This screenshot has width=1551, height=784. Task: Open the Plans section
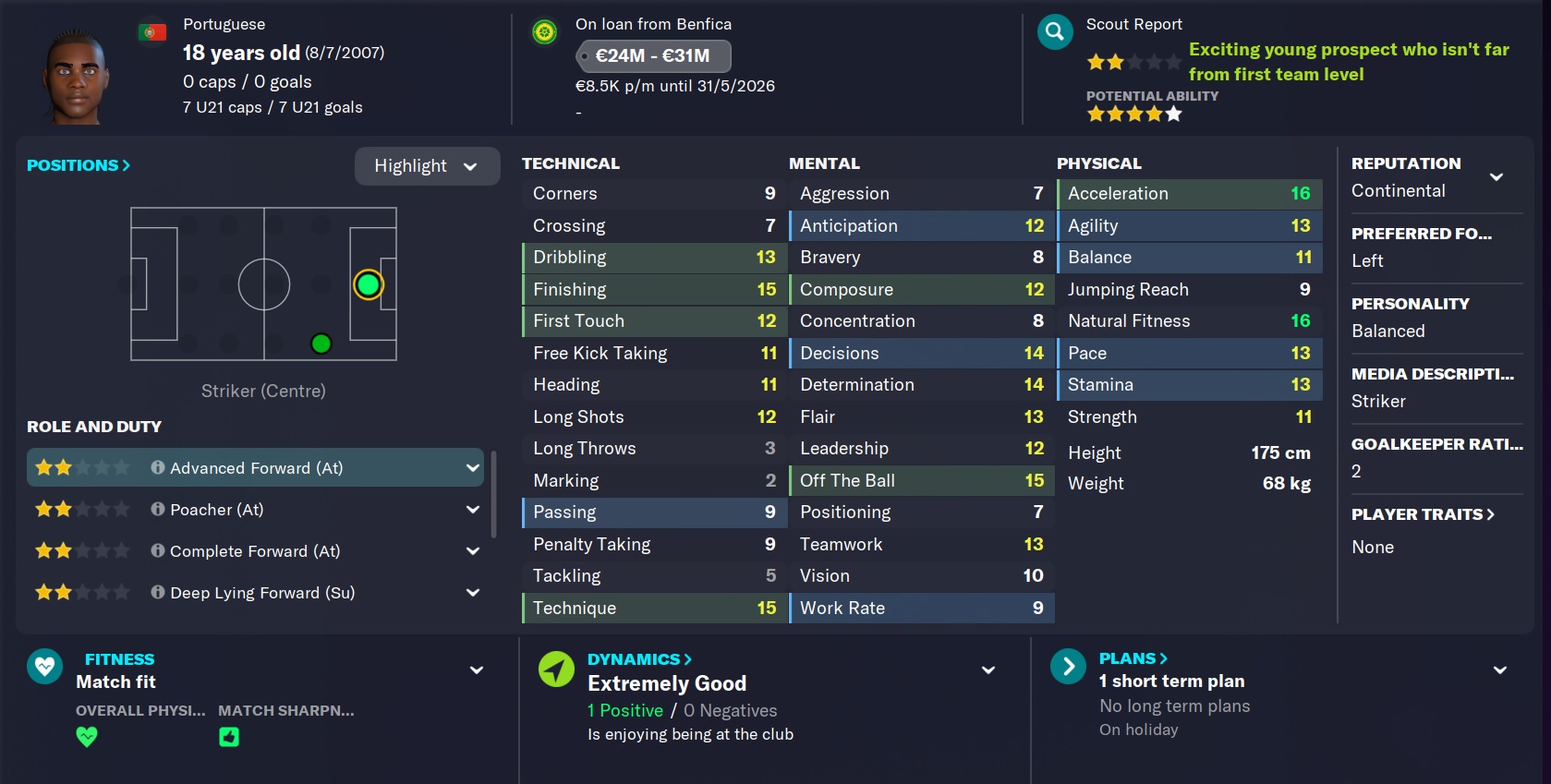click(x=1133, y=658)
